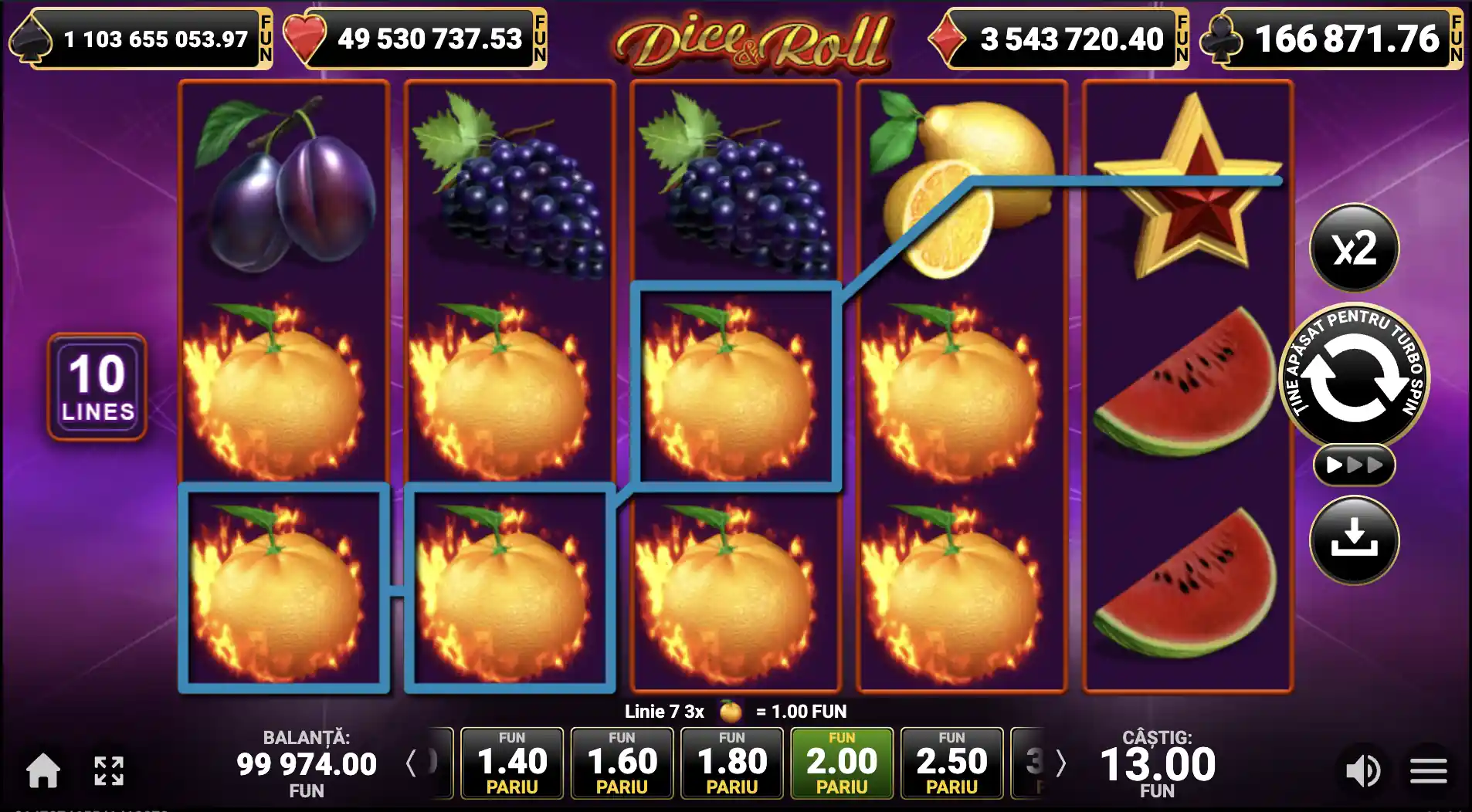Click the green 2.00 selected bet
Viewport: 1472px width, 812px height.
coord(843,763)
